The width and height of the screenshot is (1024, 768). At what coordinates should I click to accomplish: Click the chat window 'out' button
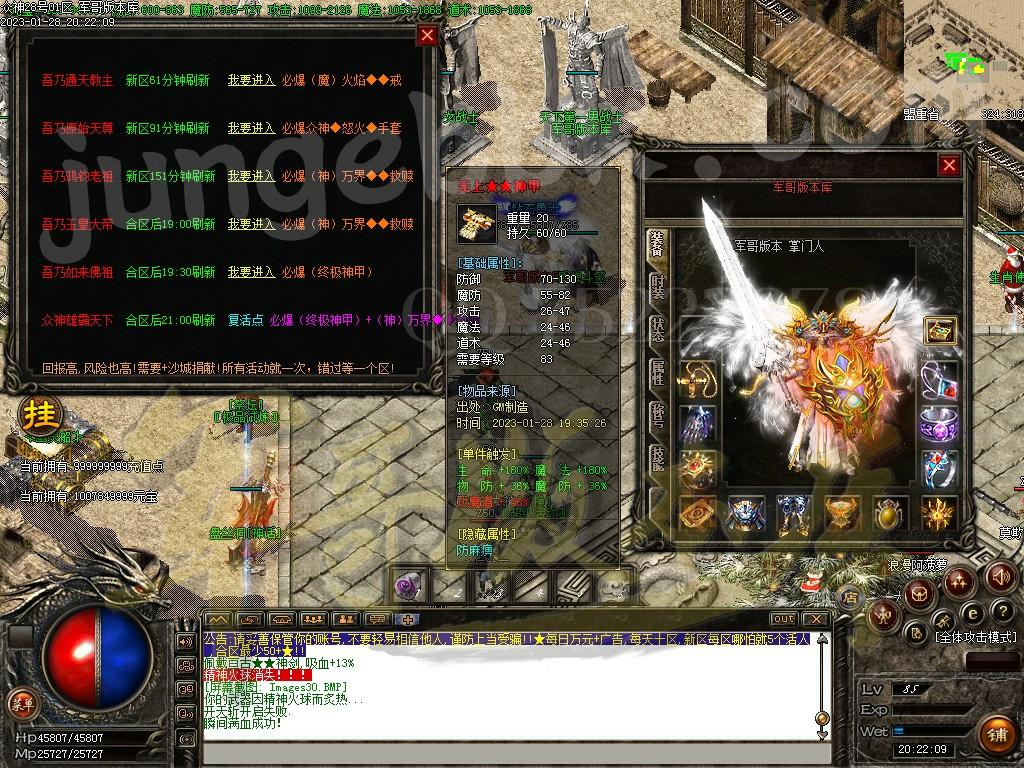pyautogui.click(x=784, y=619)
